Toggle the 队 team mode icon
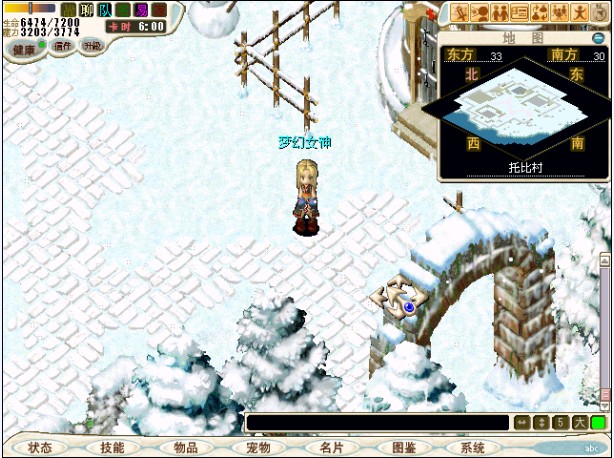The height and width of the screenshot is (458, 614). click(x=104, y=10)
